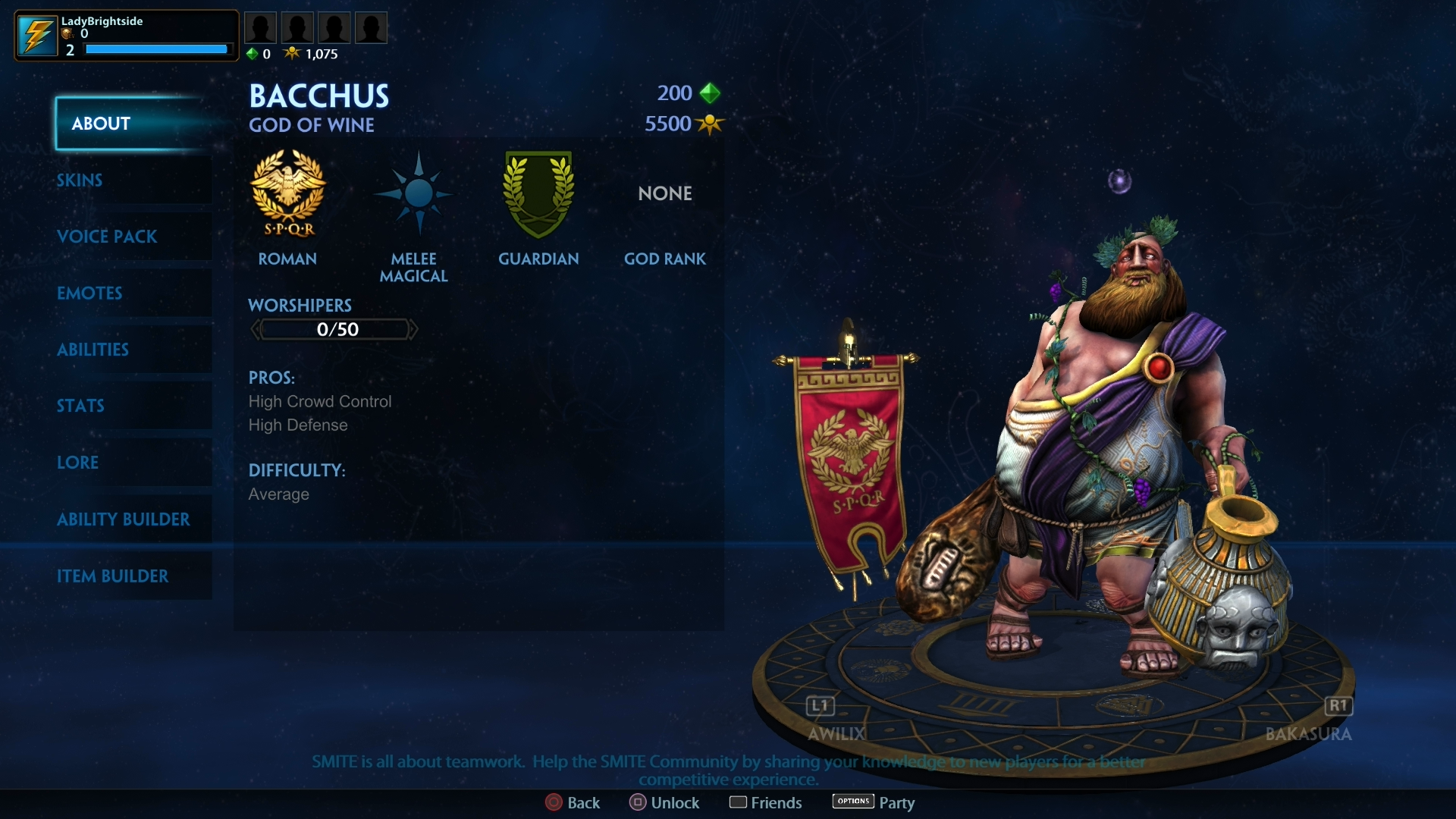Click the green gem currency icon

(710, 93)
